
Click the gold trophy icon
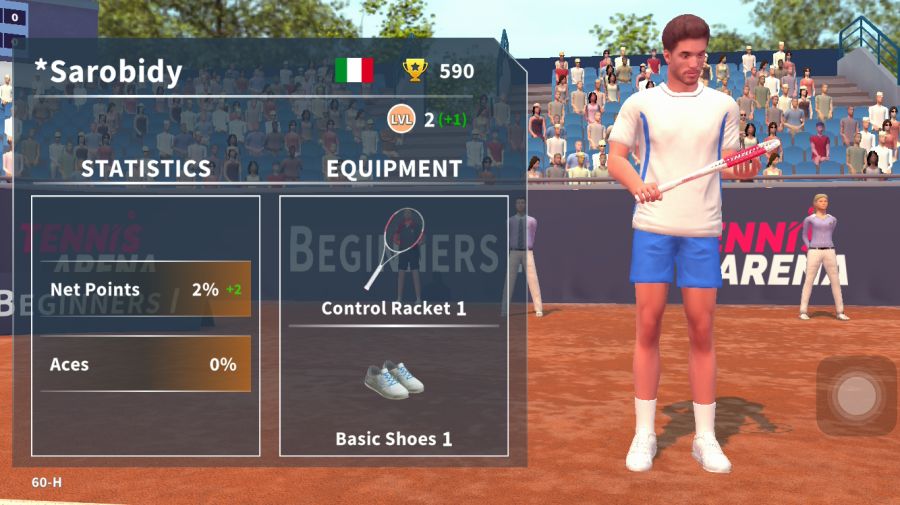pos(415,70)
